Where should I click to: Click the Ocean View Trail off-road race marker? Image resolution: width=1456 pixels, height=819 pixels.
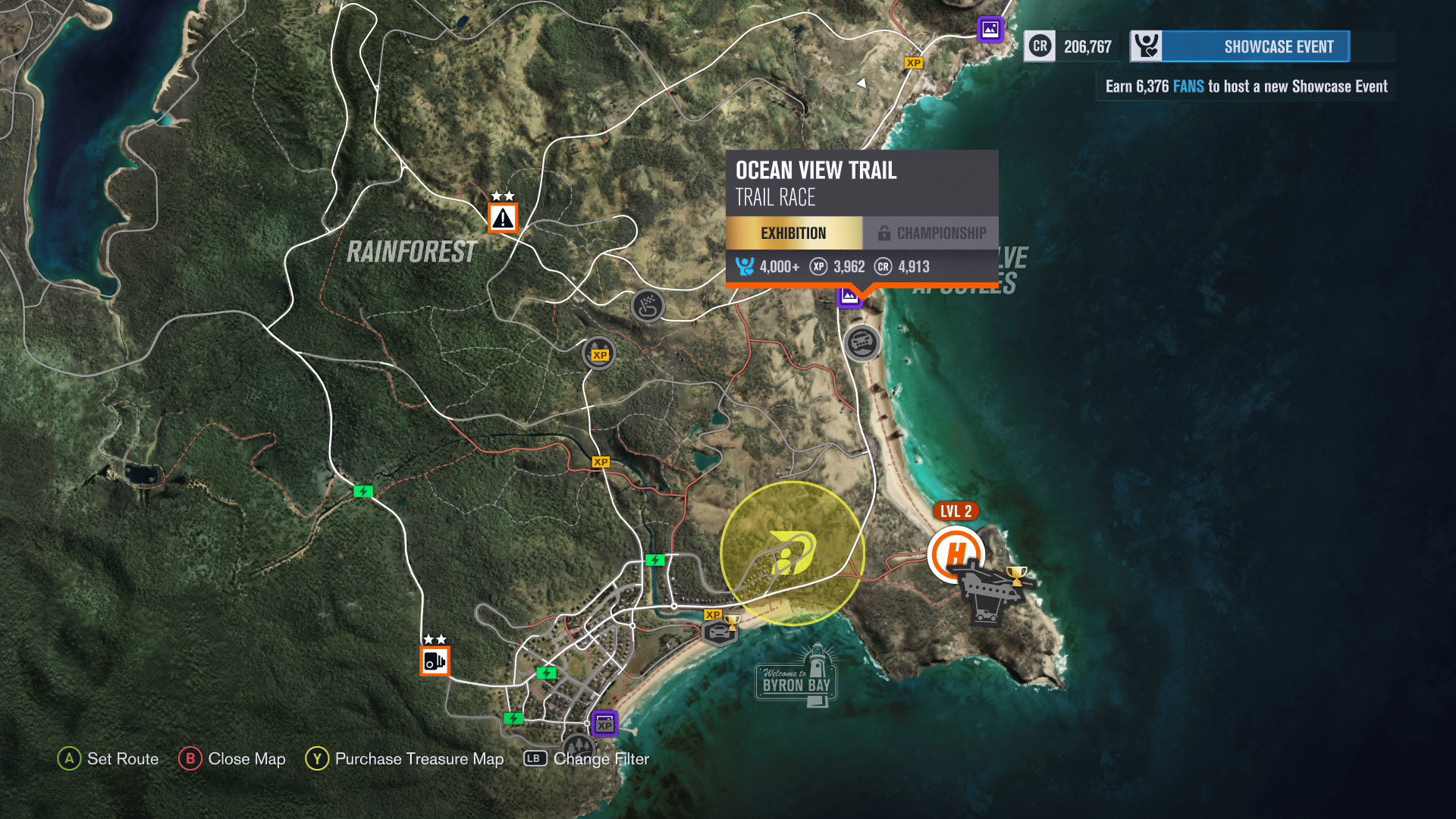[862, 344]
